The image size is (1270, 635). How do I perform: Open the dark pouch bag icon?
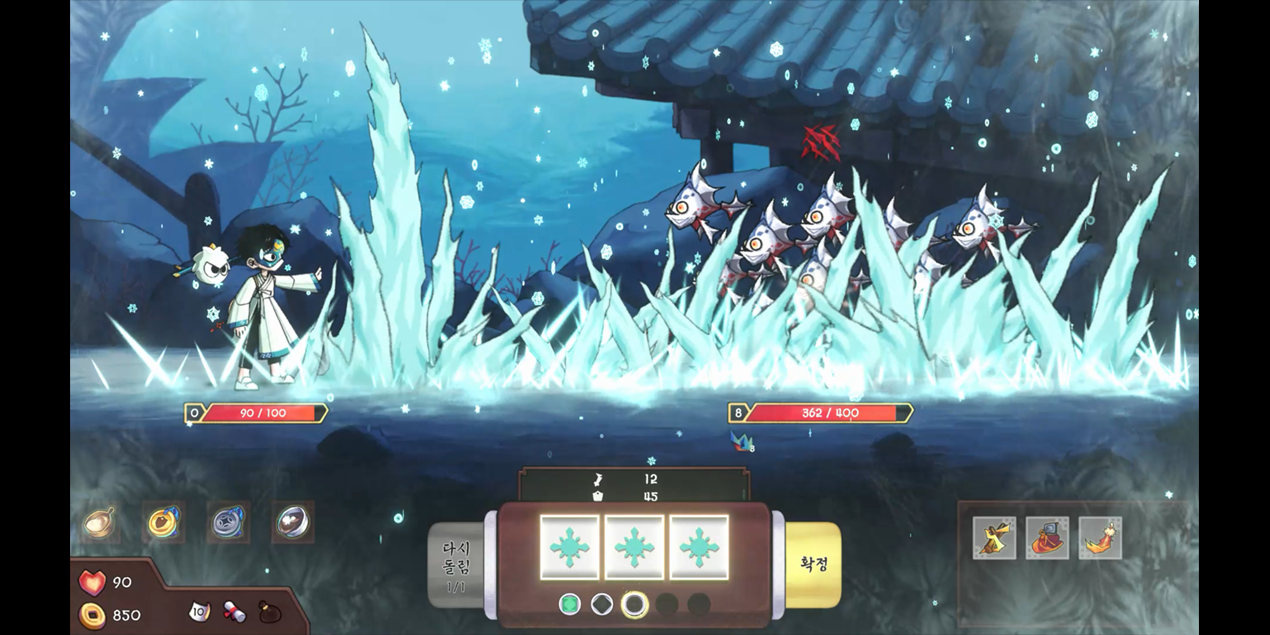click(270, 611)
